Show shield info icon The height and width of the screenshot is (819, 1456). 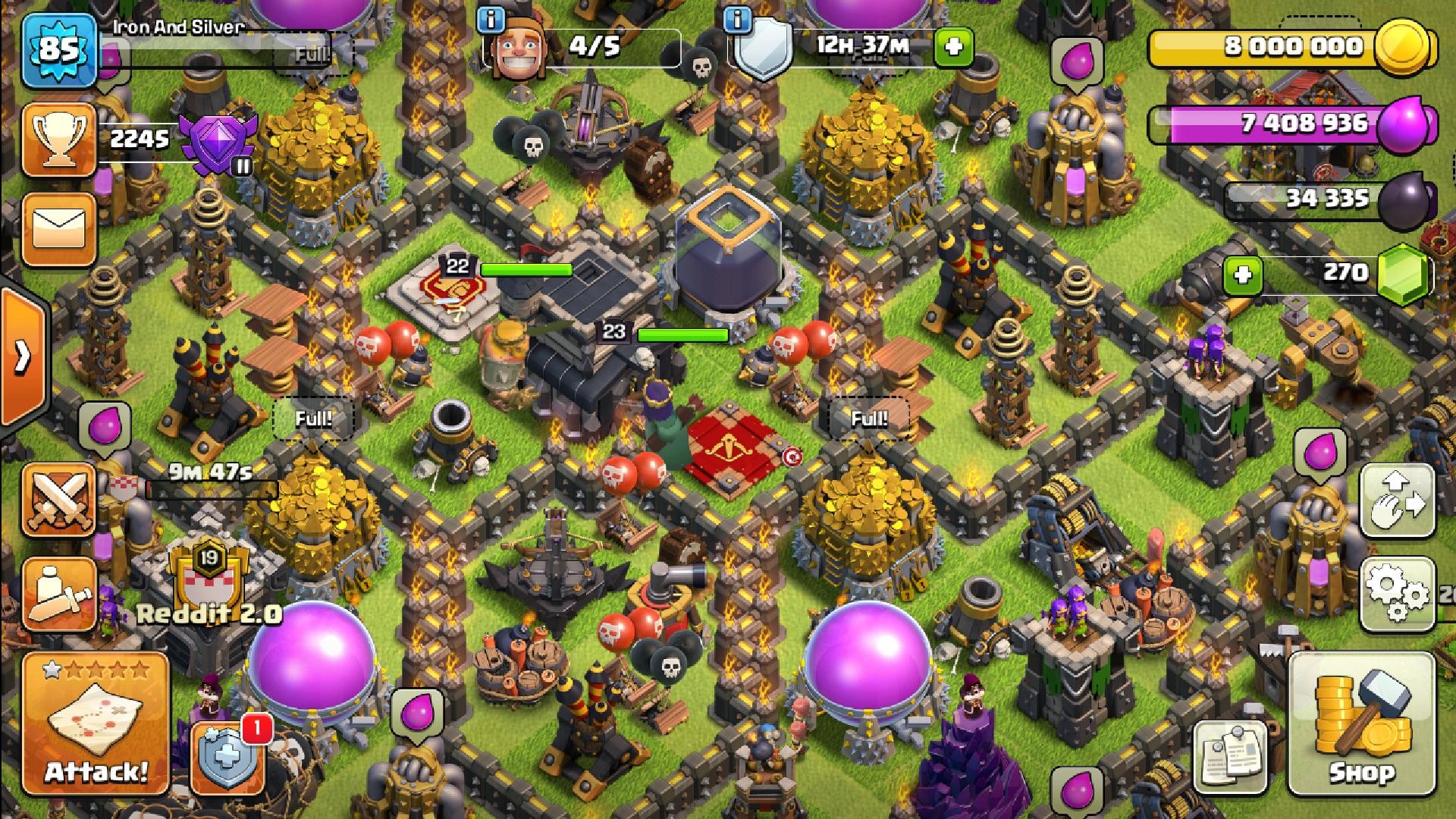pos(738,20)
